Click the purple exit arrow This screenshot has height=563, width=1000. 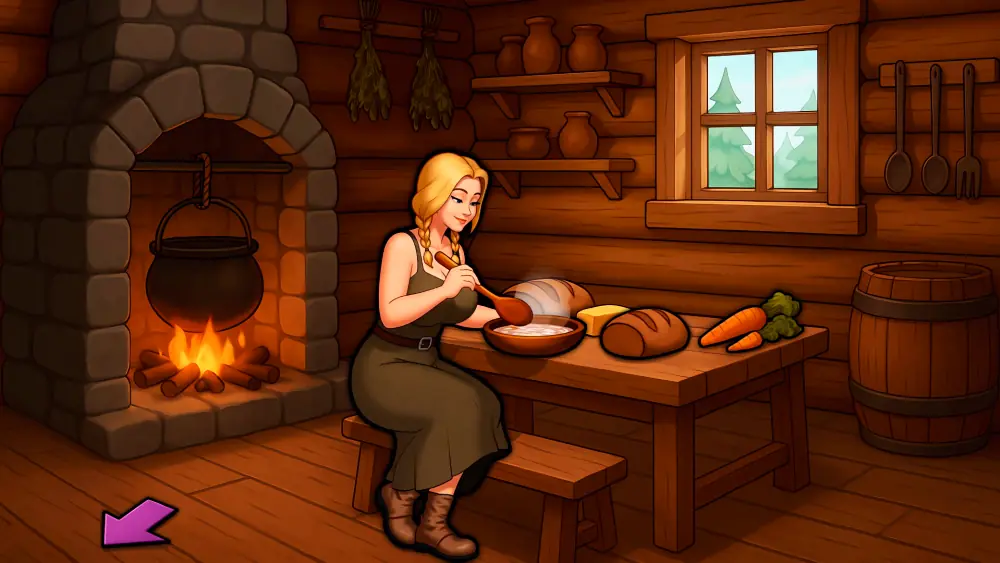pos(136,523)
